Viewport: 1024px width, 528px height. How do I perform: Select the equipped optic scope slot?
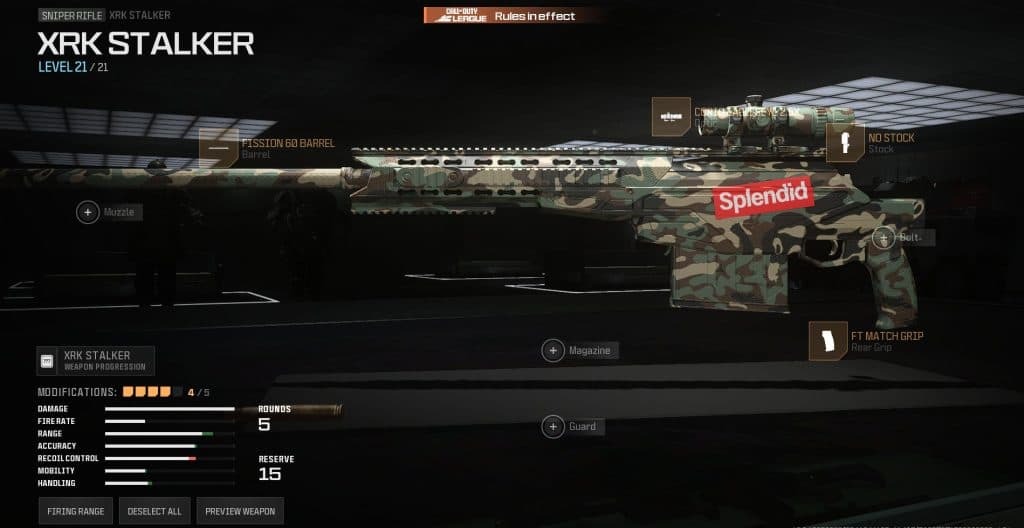(670, 117)
